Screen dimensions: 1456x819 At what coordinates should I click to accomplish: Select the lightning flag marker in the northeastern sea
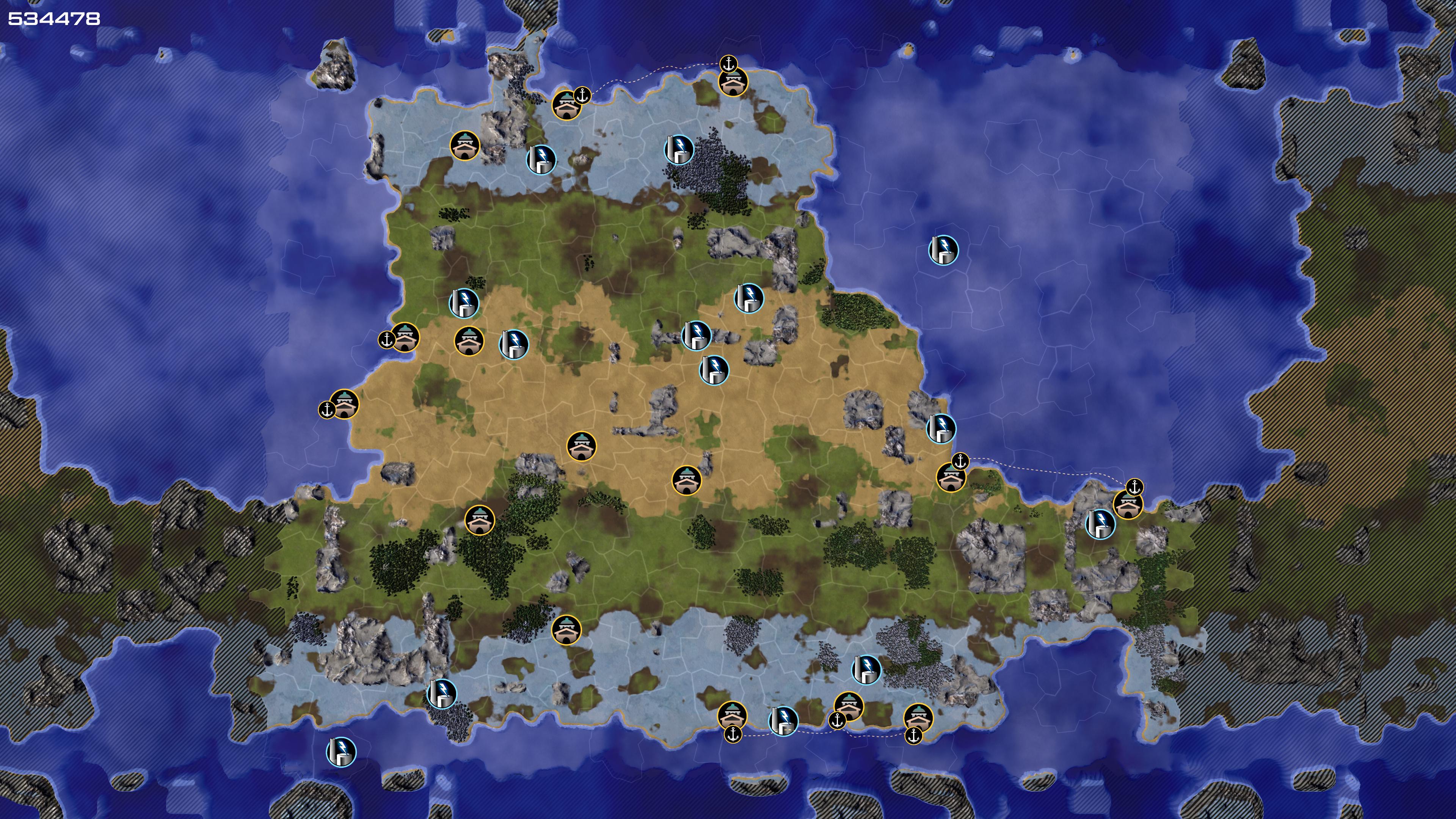click(943, 250)
